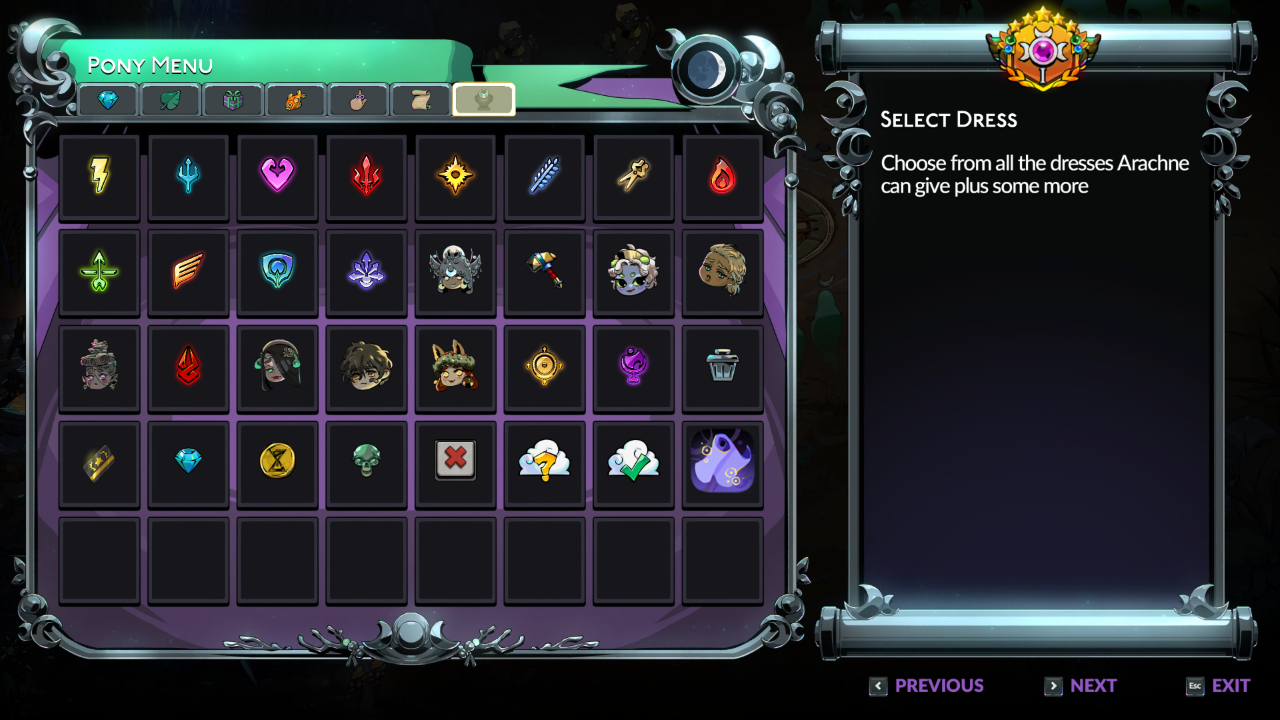The height and width of the screenshot is (720, 1280).
Task: Choose the blue trident boon icon
Action: coord(188,176)
